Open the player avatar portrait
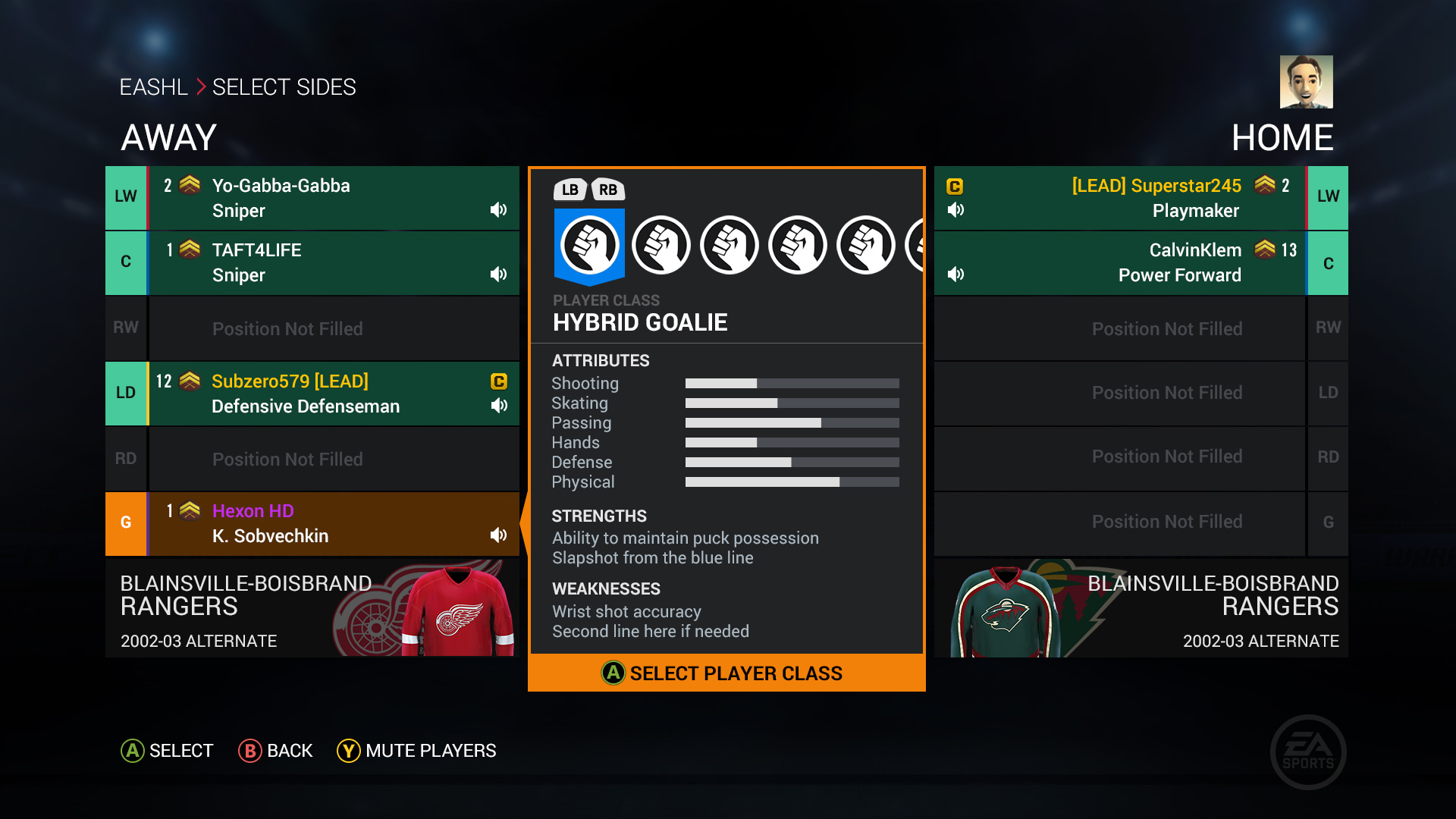 [1306, 82]
